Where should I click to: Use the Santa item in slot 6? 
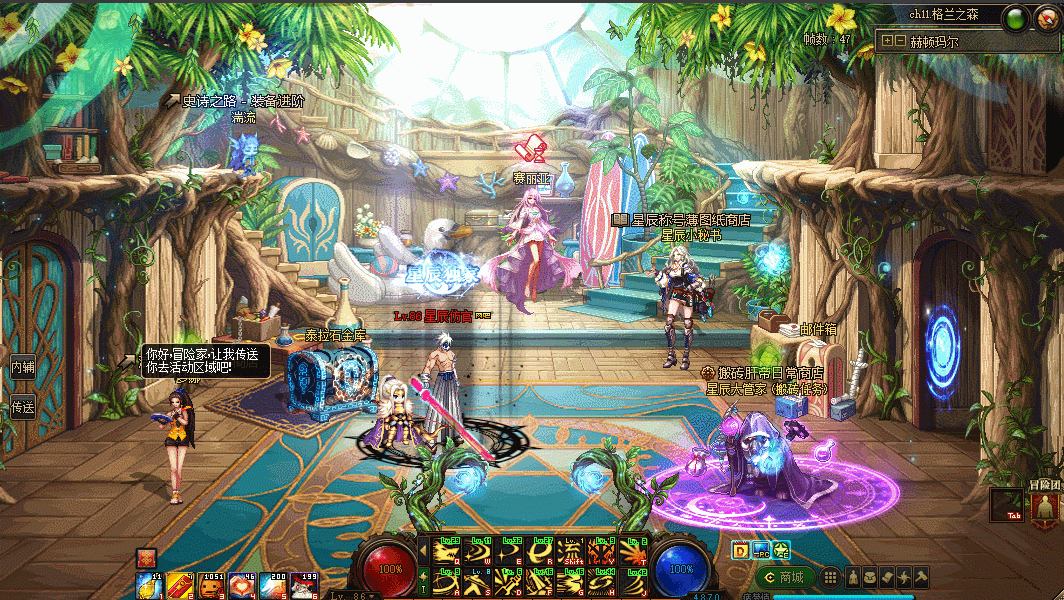[x=303, y=586]
